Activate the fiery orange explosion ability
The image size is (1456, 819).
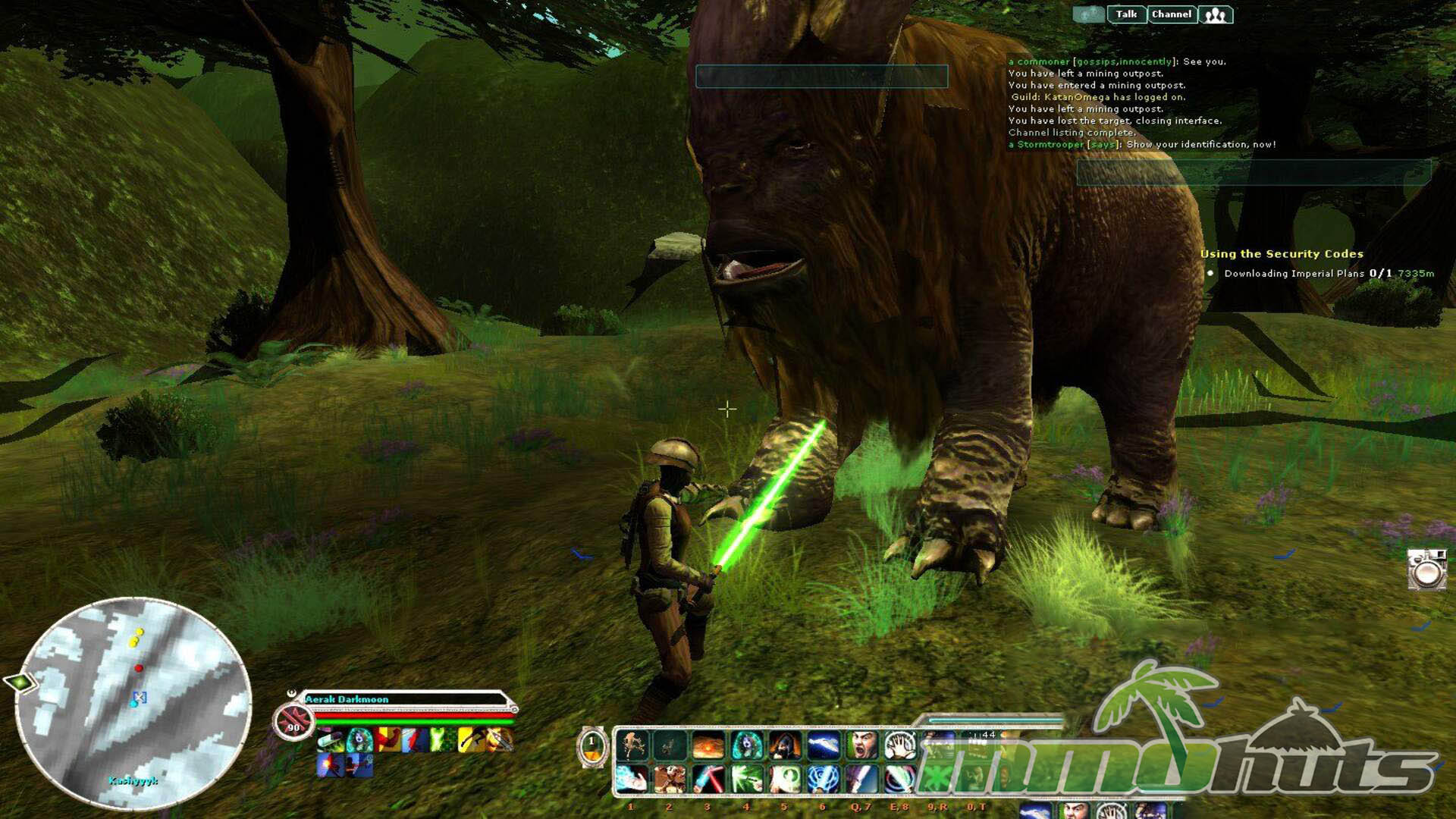(708, 745)
